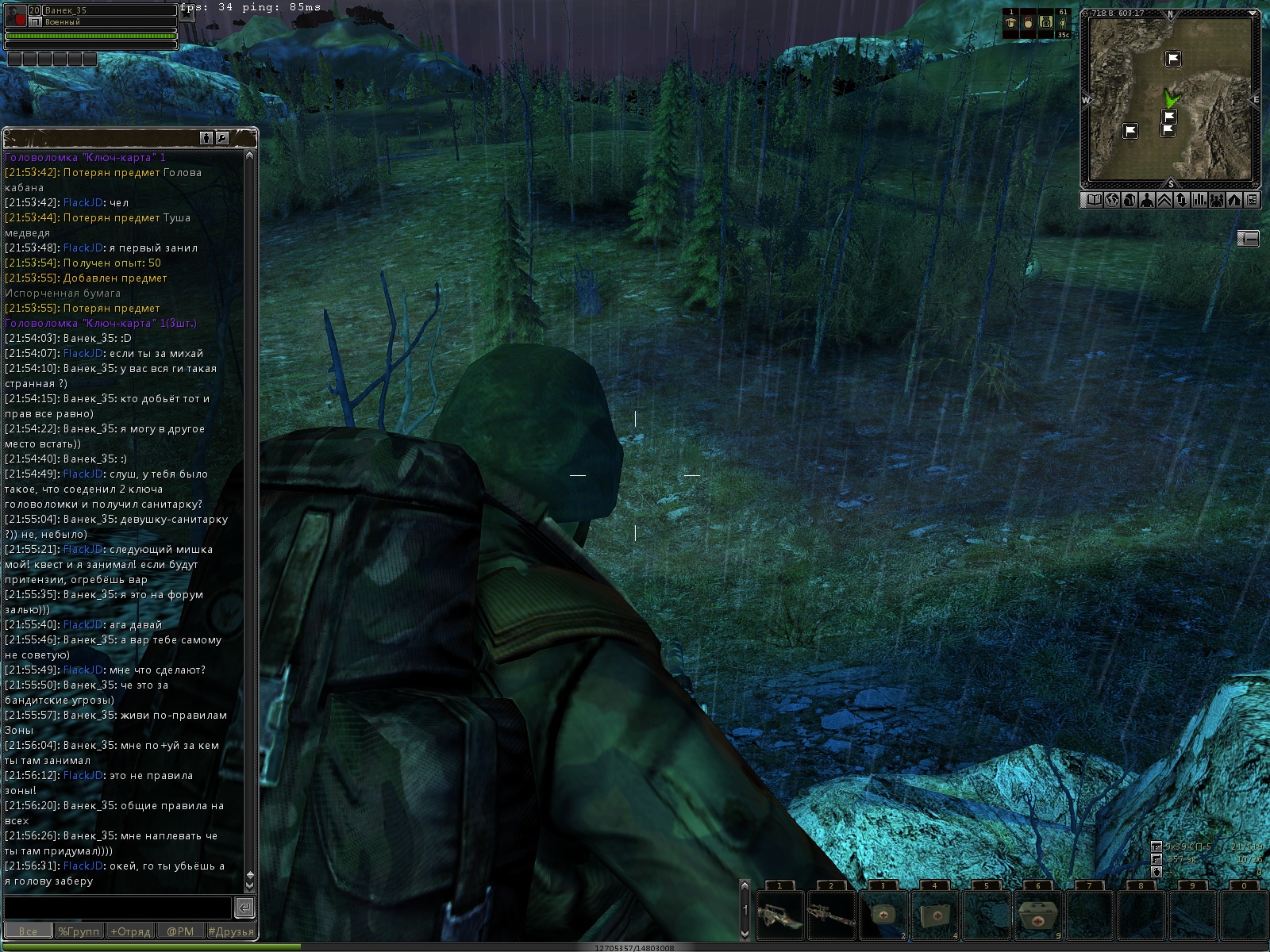Select the sniper rifle in hotbar slot 2
The image size is (1270, 952).
coord(831,916)
